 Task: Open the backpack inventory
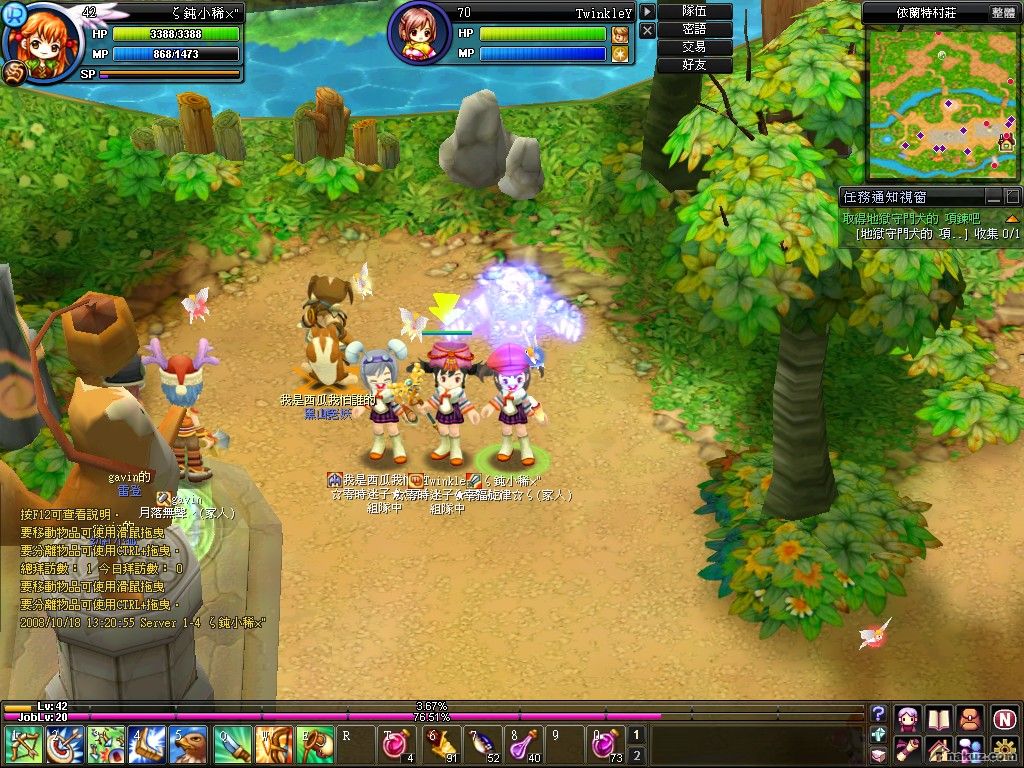pos(970,717)
